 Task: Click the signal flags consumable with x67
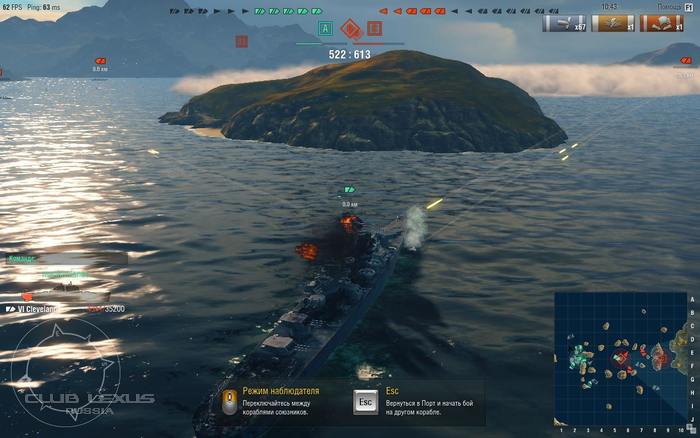pos(564,22)
